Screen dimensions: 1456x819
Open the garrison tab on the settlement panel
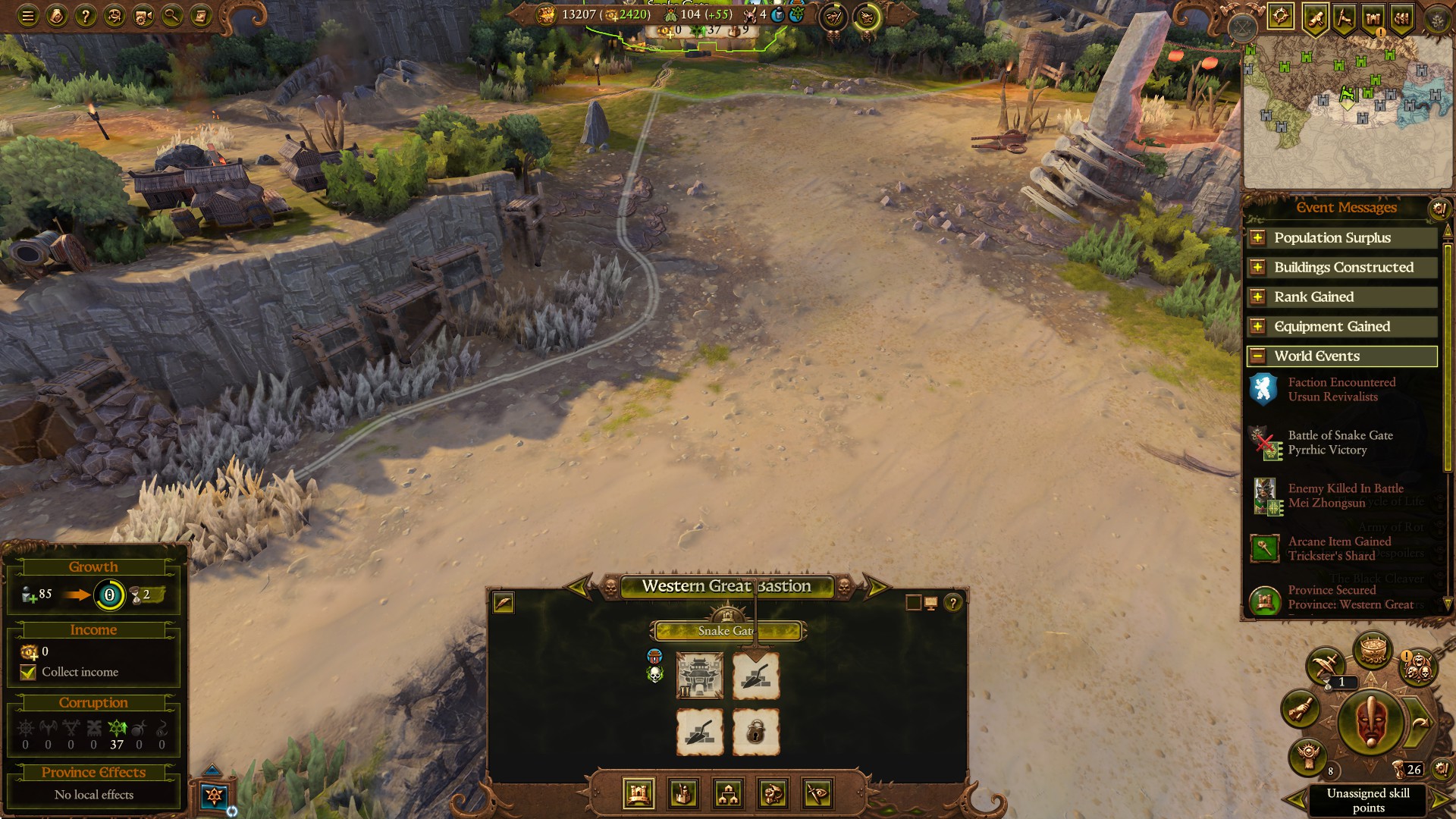[x=772, y=795]
